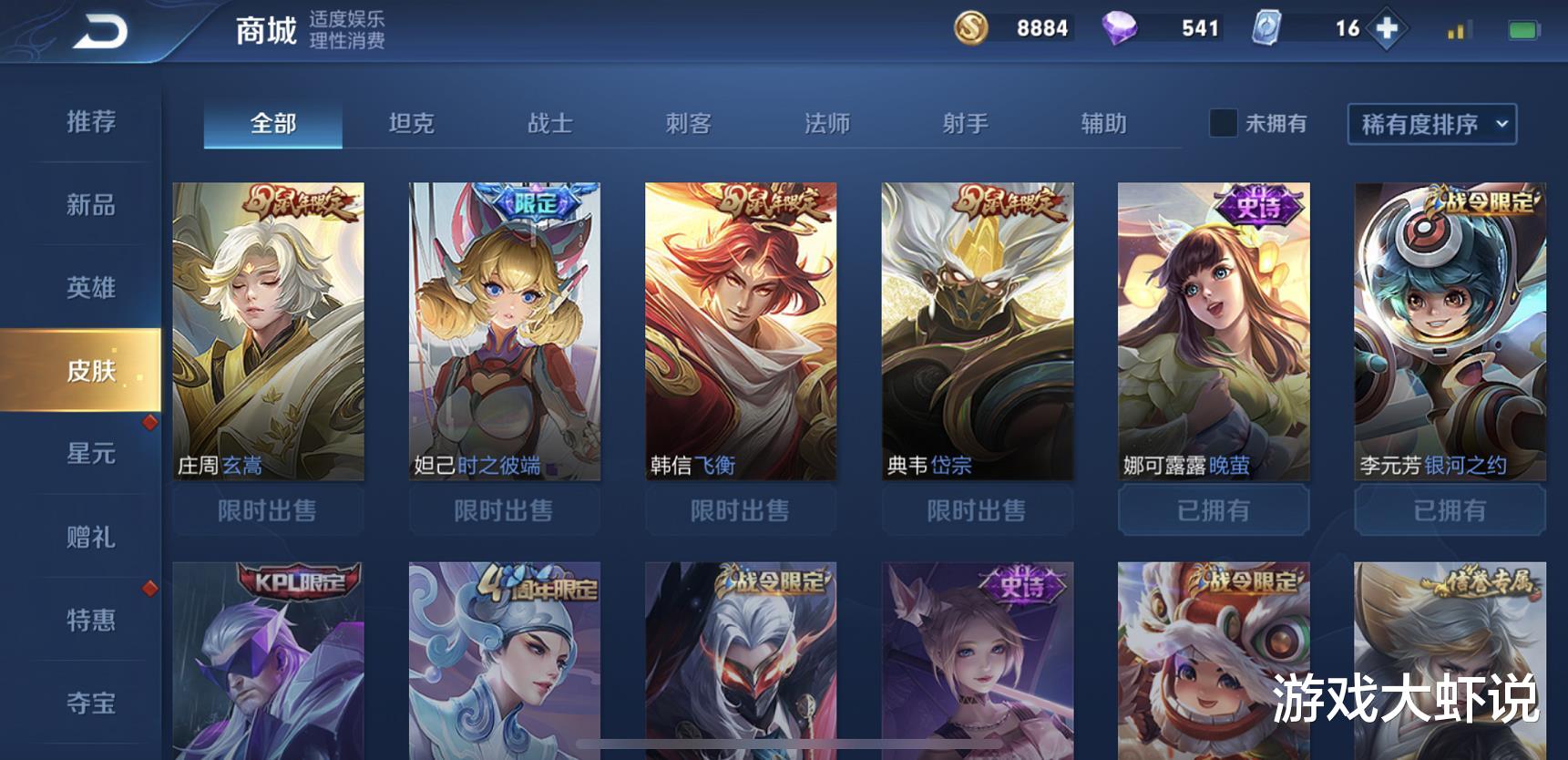Collapse the 推荐 section via sidebar
1568x760 pixels.
(x=88, y=123)
